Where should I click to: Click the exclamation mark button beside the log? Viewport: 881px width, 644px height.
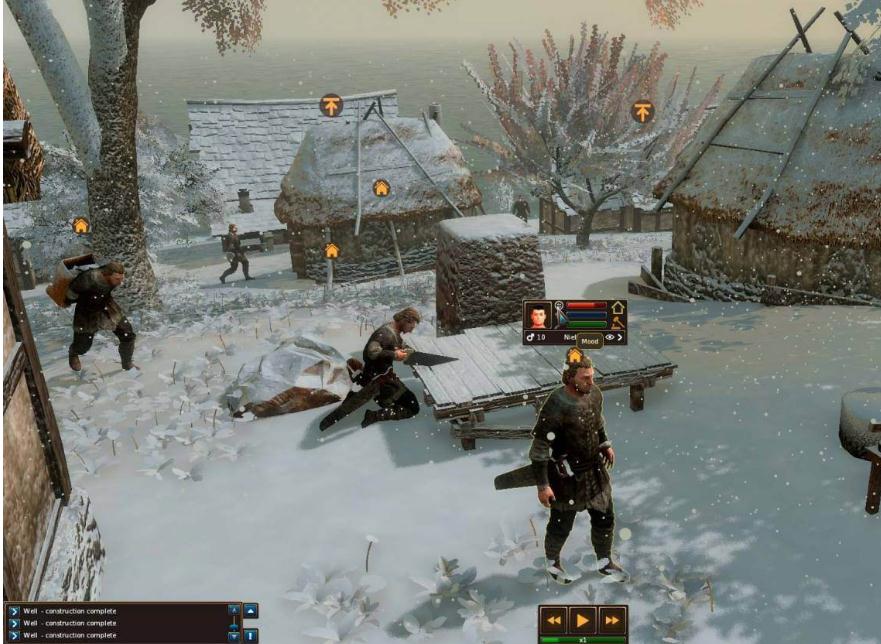coord(251,635)
